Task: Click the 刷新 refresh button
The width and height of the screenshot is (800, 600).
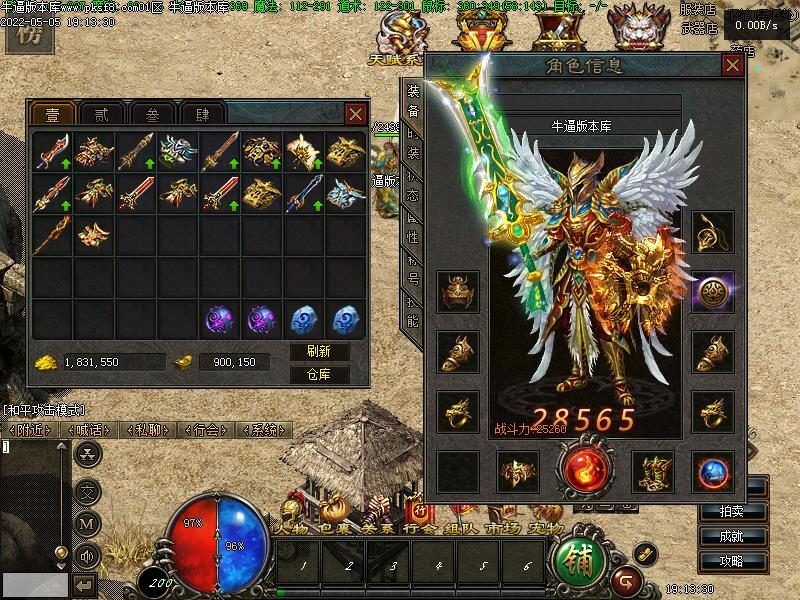Action: coord(319,352)
